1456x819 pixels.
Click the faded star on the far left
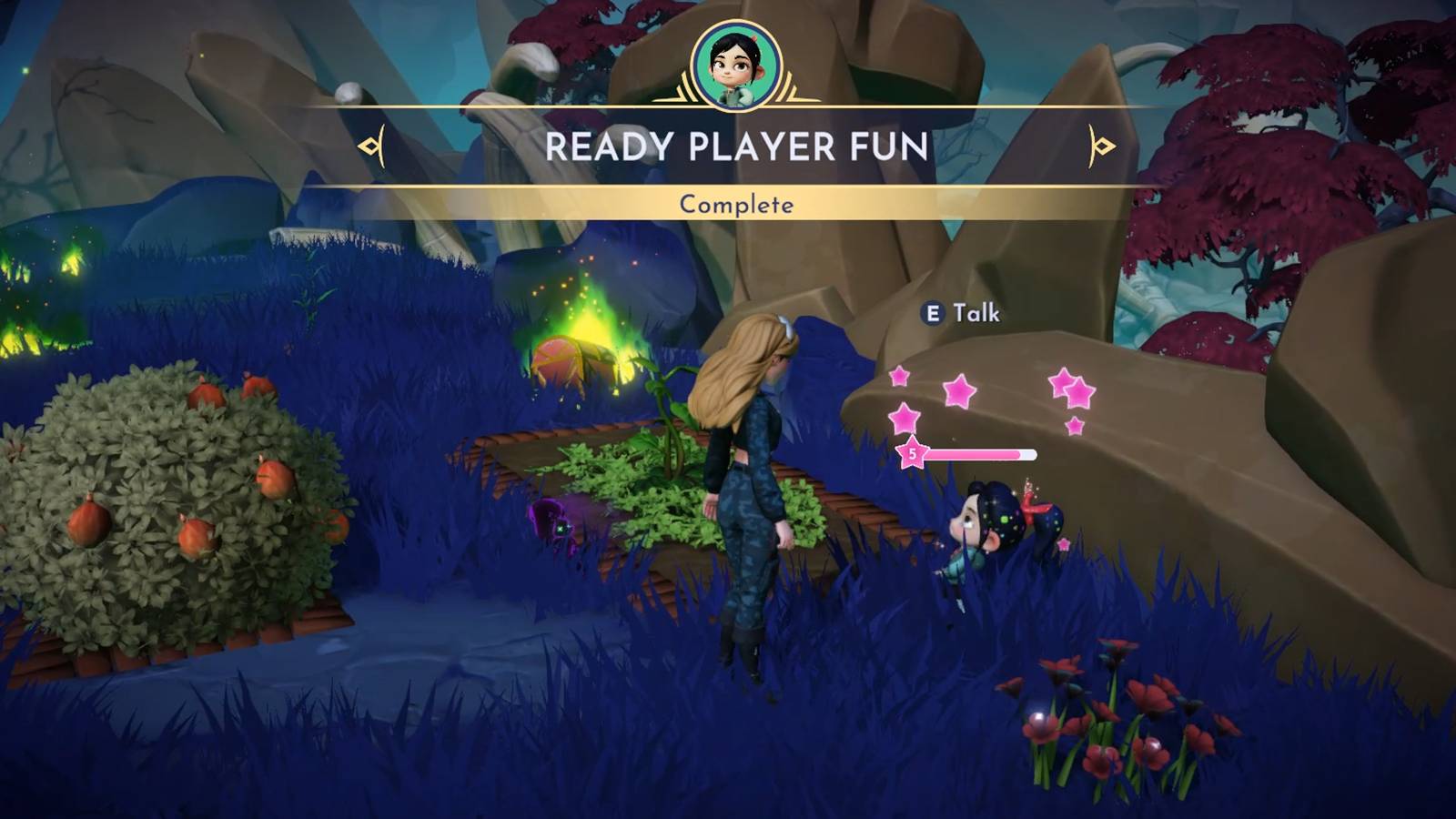(x=899, y=378)
